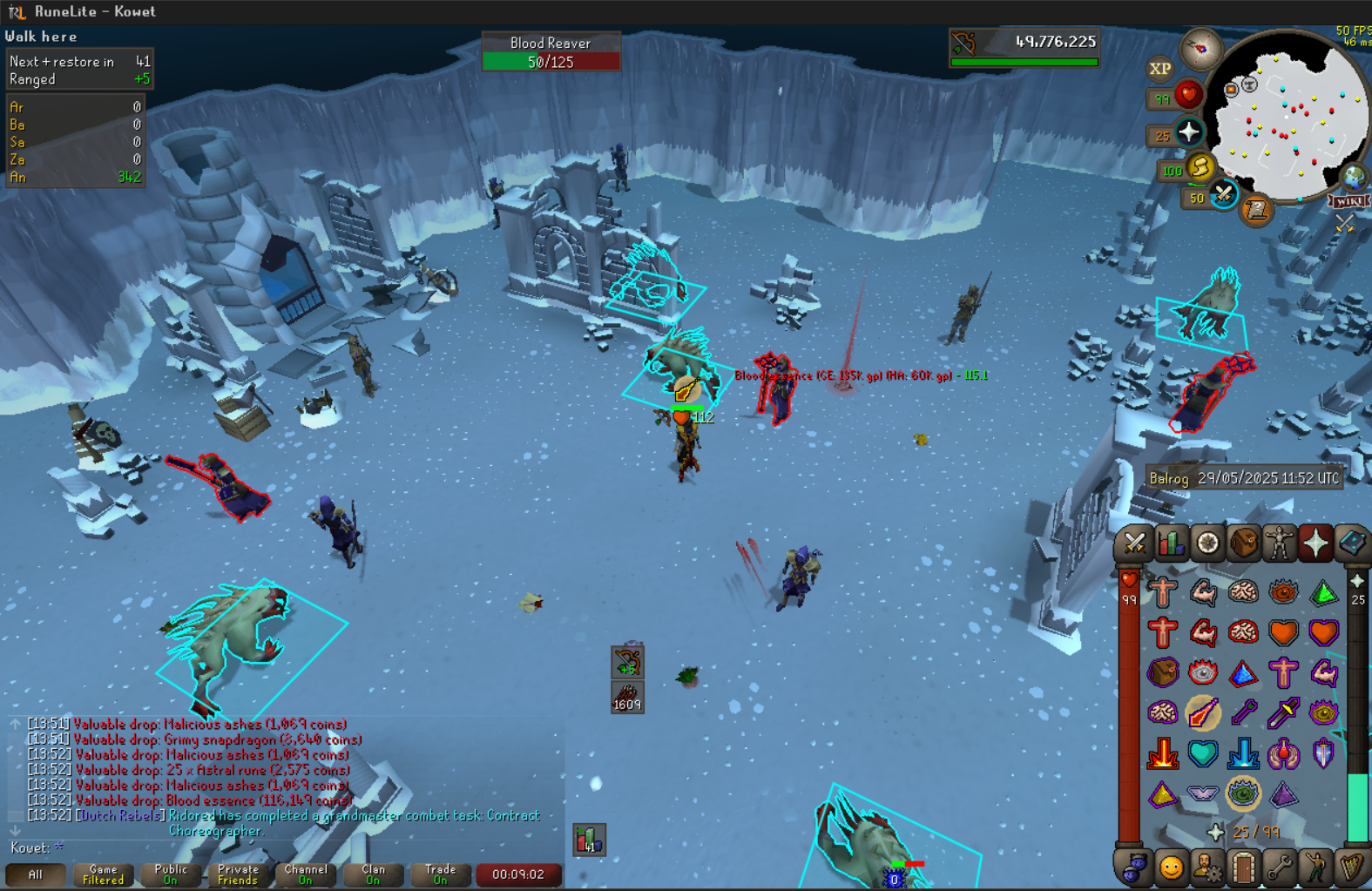Show the Worn Equipment tab
The height and width of the screenshot is (891, 1372).
[1280, 543]
